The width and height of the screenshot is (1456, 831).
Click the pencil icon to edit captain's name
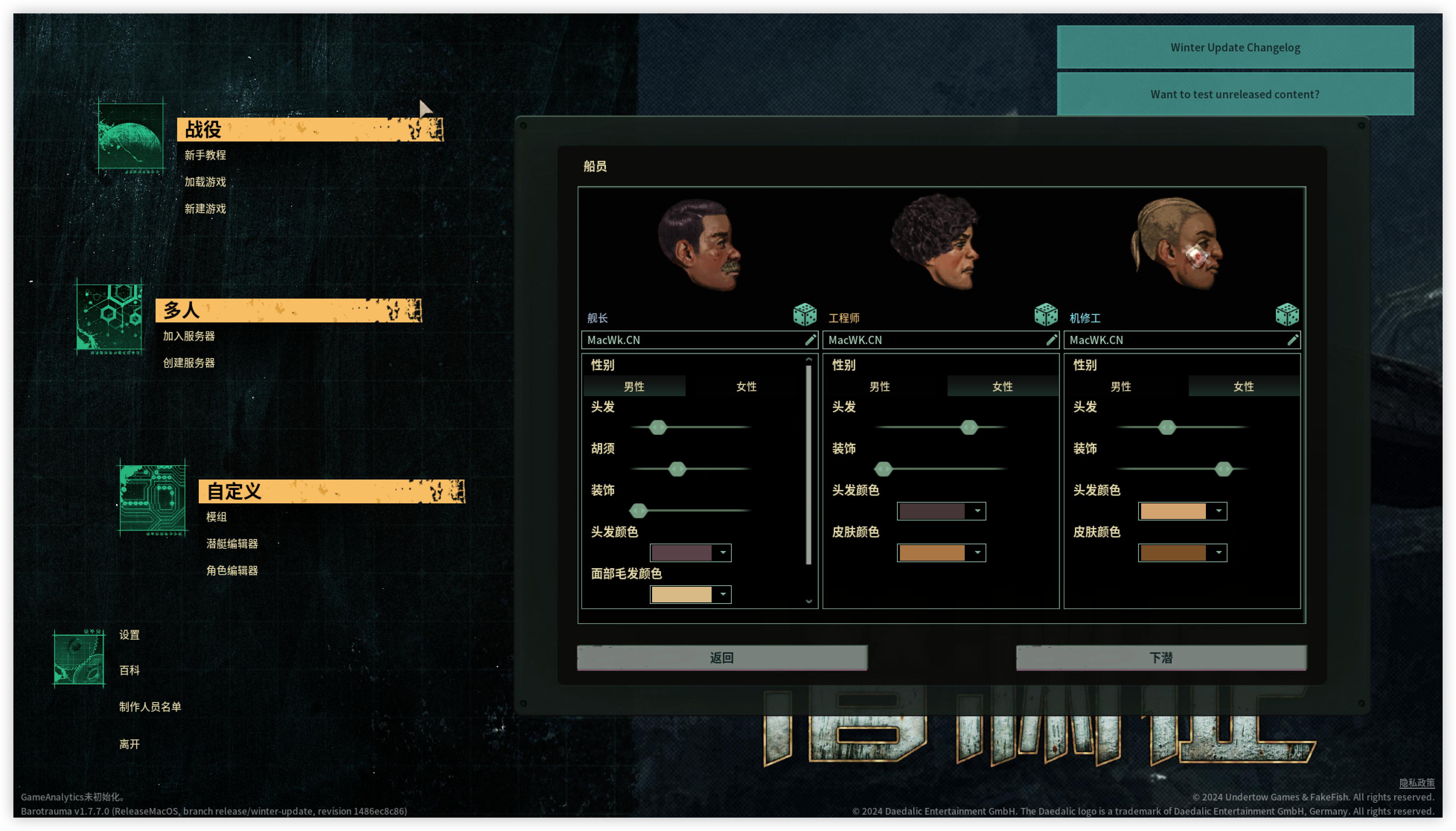[x=810, y=340]
